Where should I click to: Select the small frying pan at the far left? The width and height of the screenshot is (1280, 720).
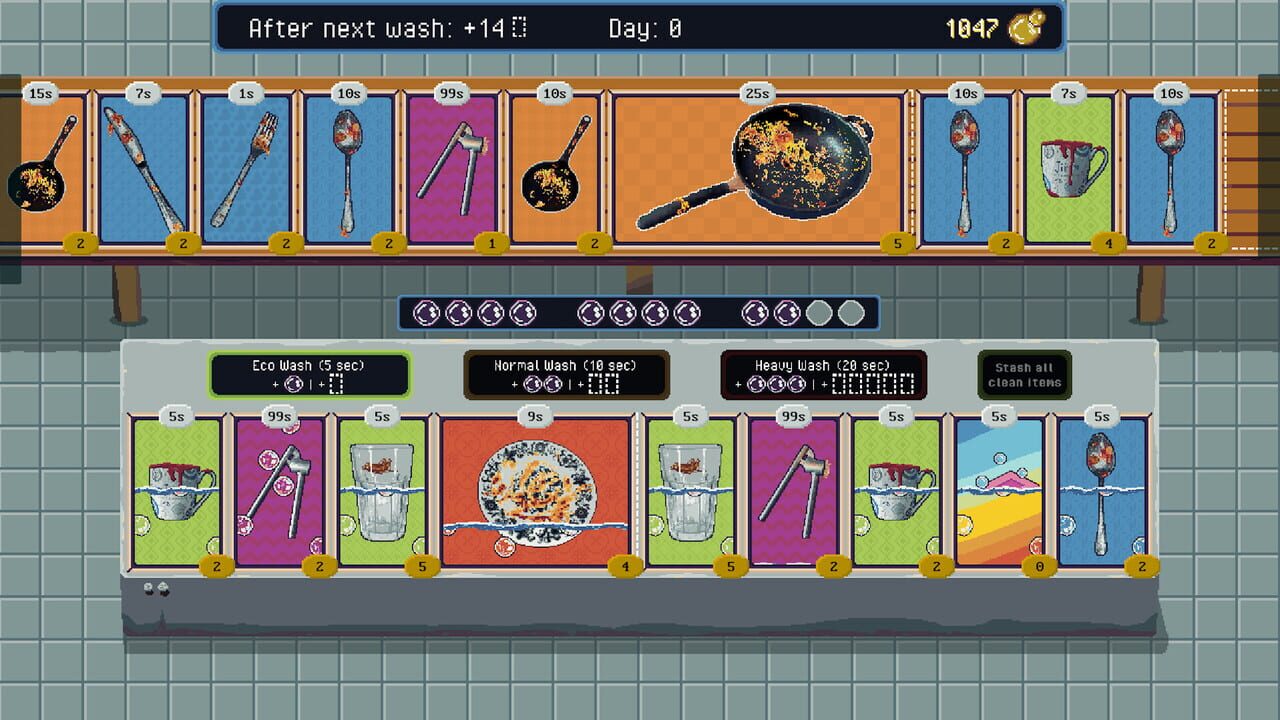click(x=47, y=170)
